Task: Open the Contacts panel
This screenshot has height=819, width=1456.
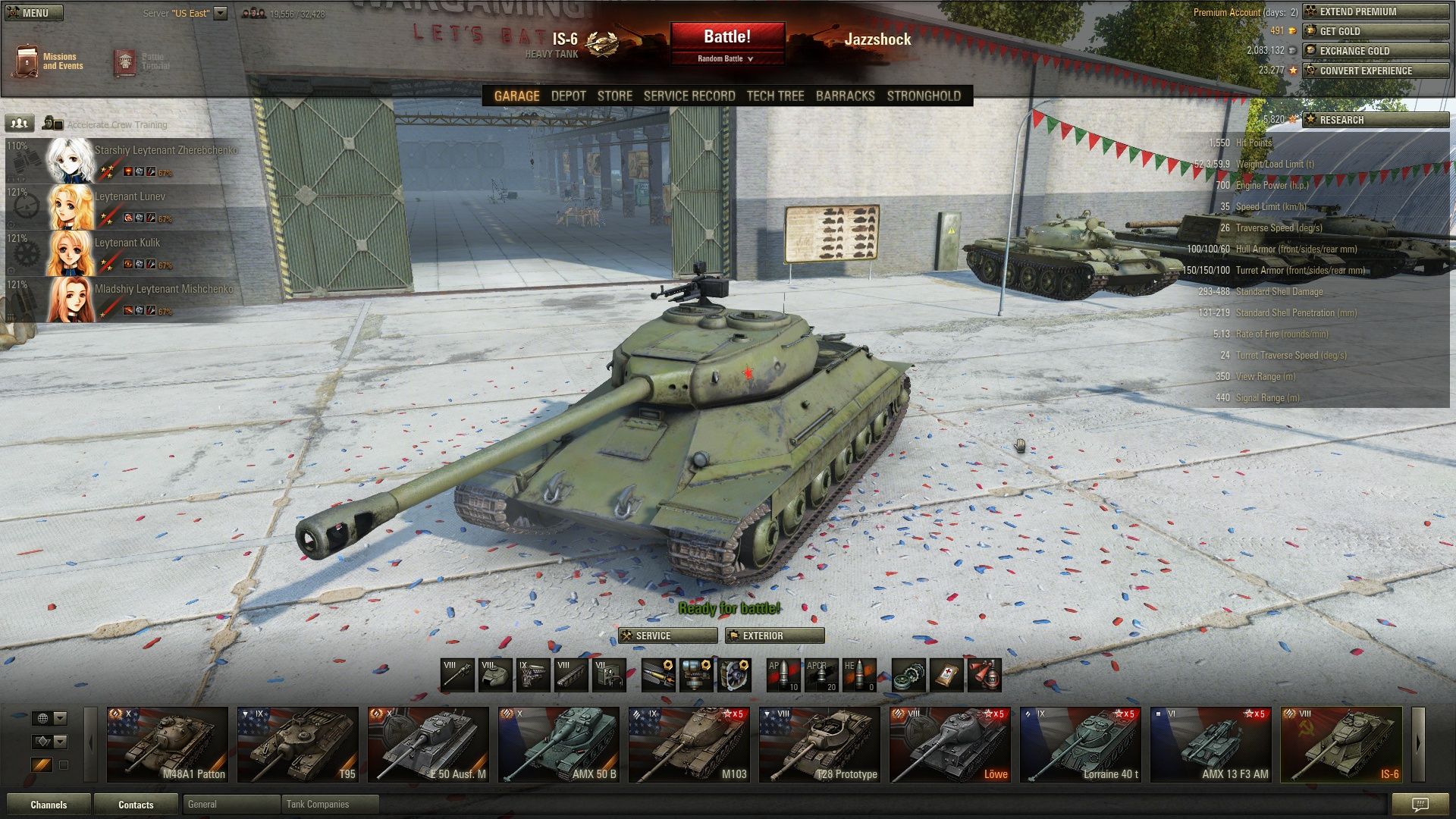Action: point(136,805)
